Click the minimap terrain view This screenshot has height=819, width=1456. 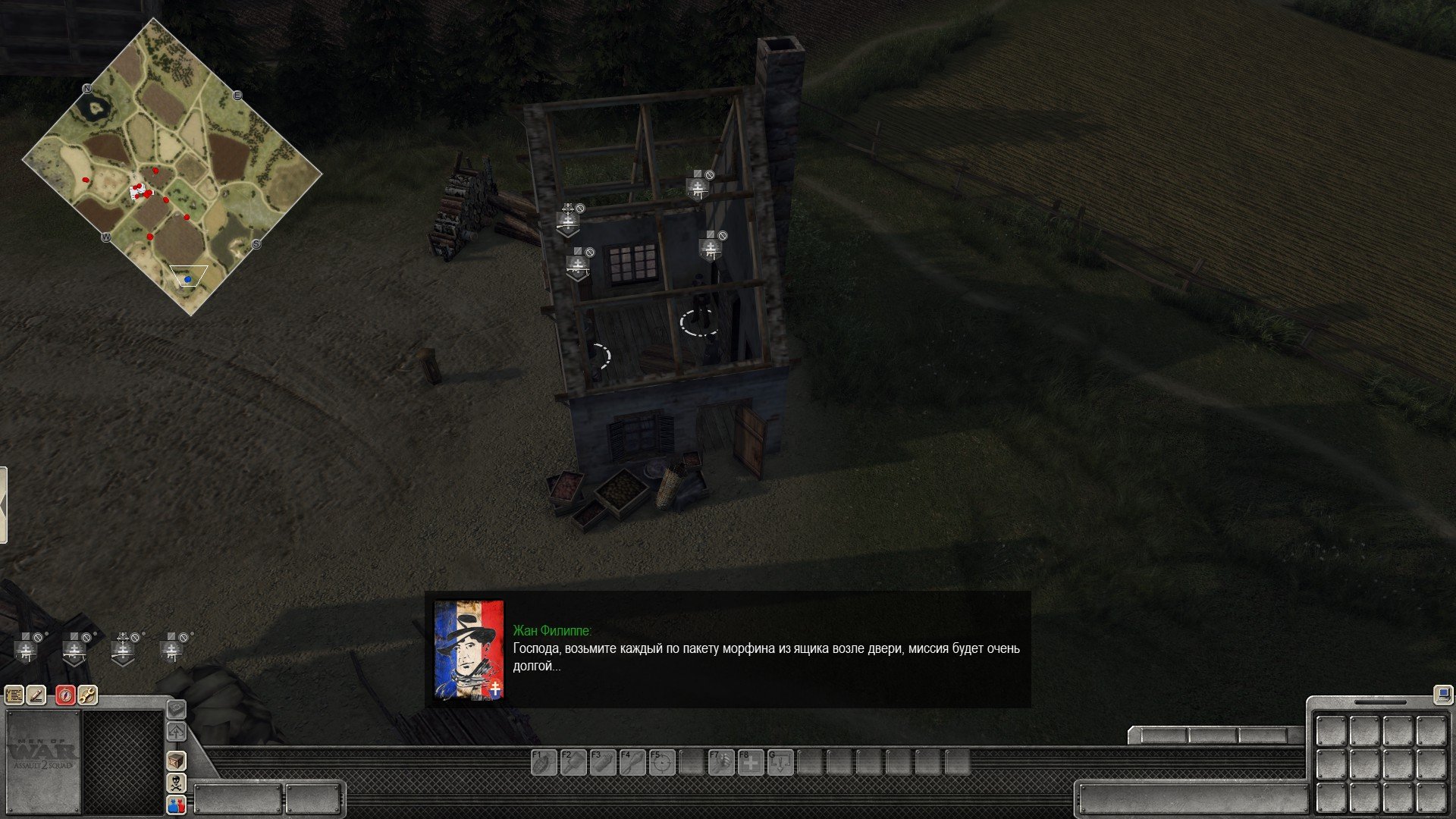tap(172, 168)
